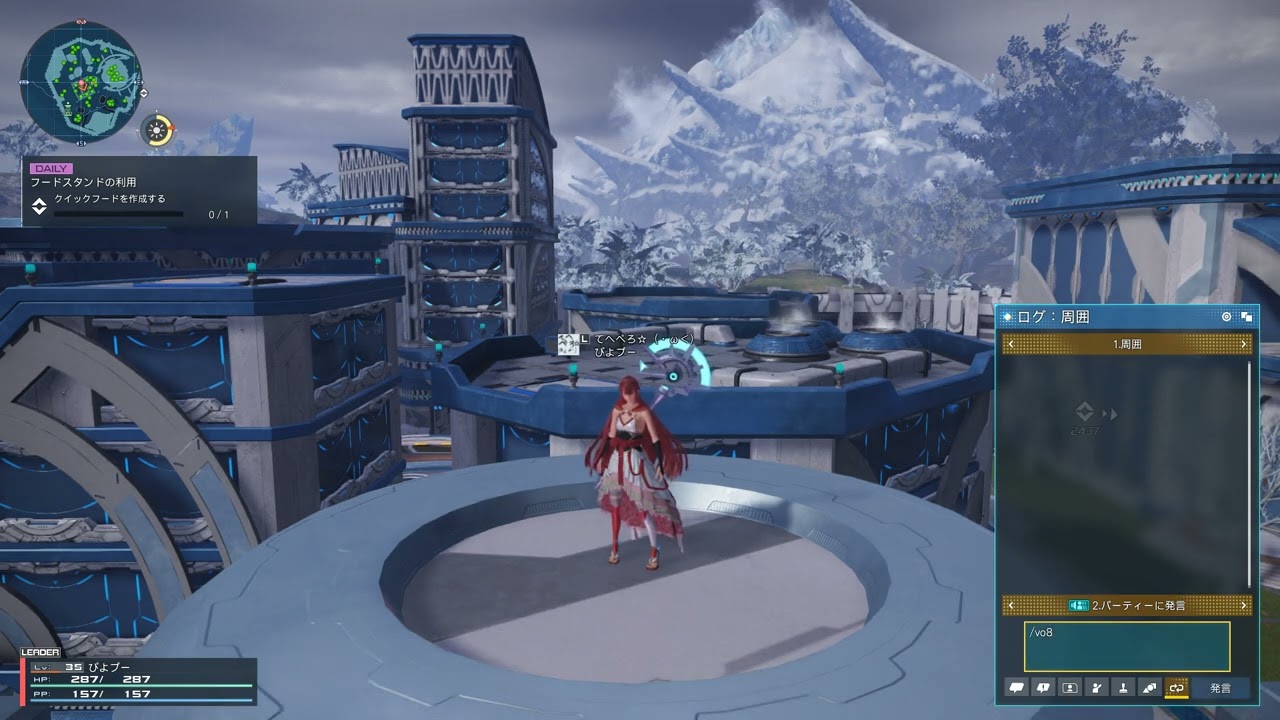The image size is (1280, 720).
Task: Open the chat log settings gear
Action: [x=1227, y=317]
